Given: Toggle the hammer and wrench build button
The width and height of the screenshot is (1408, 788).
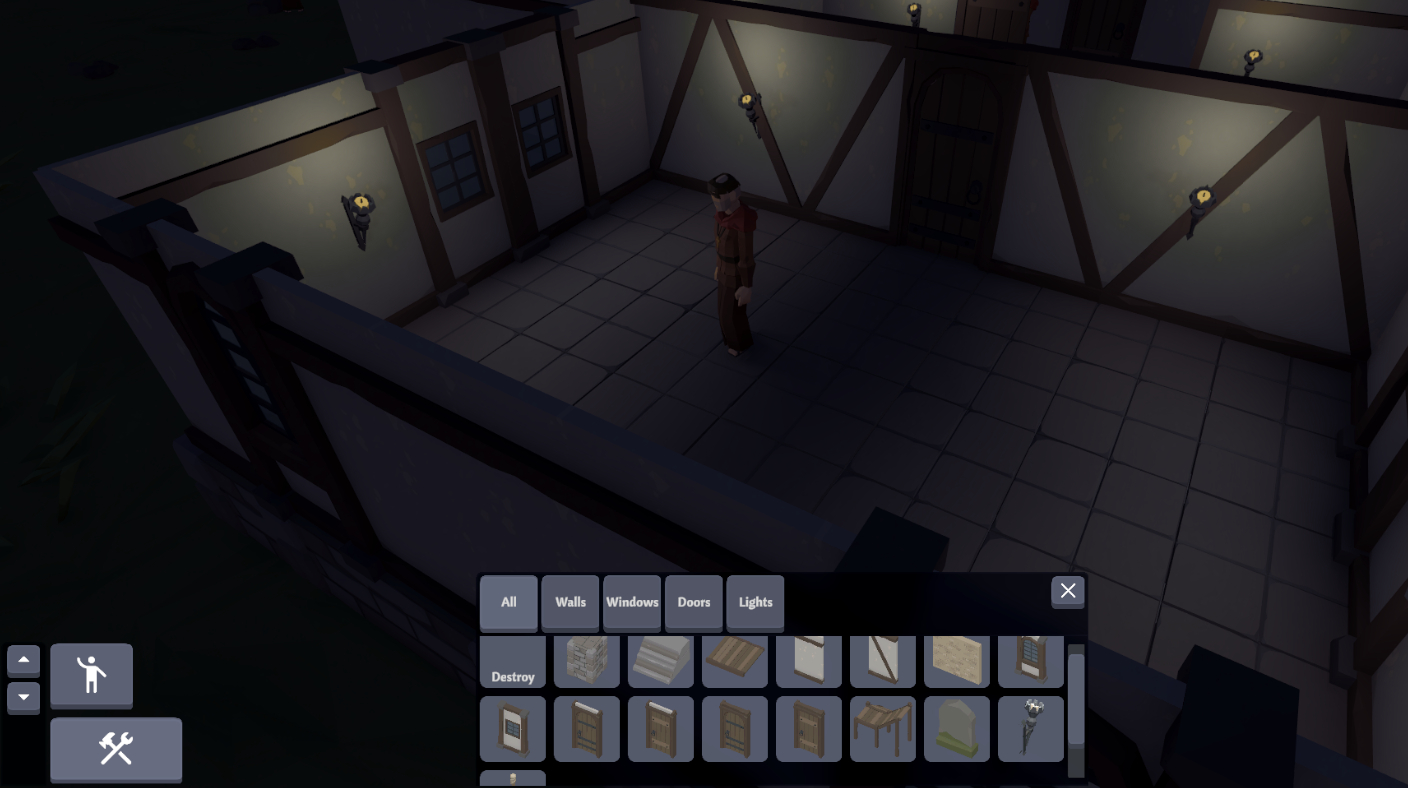Looking at the screenshot, I should point(116,749).
